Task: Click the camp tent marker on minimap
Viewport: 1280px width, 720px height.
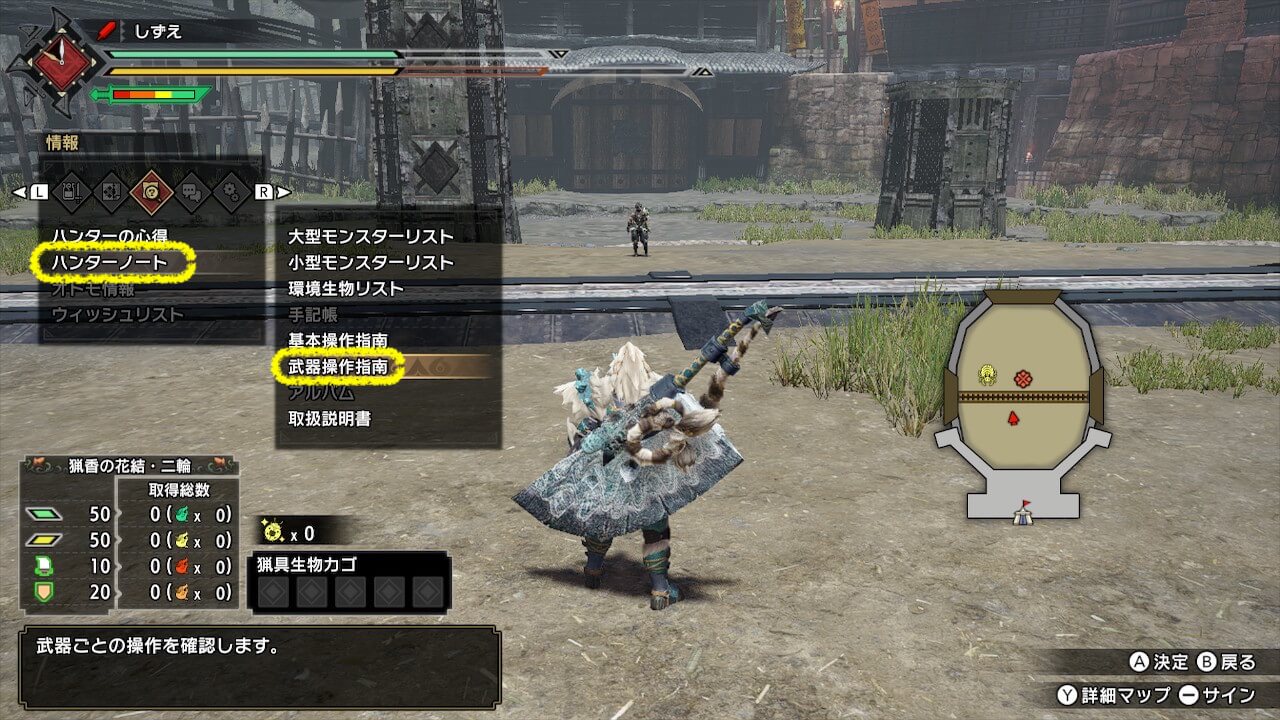Action: tap(1023, 513)
